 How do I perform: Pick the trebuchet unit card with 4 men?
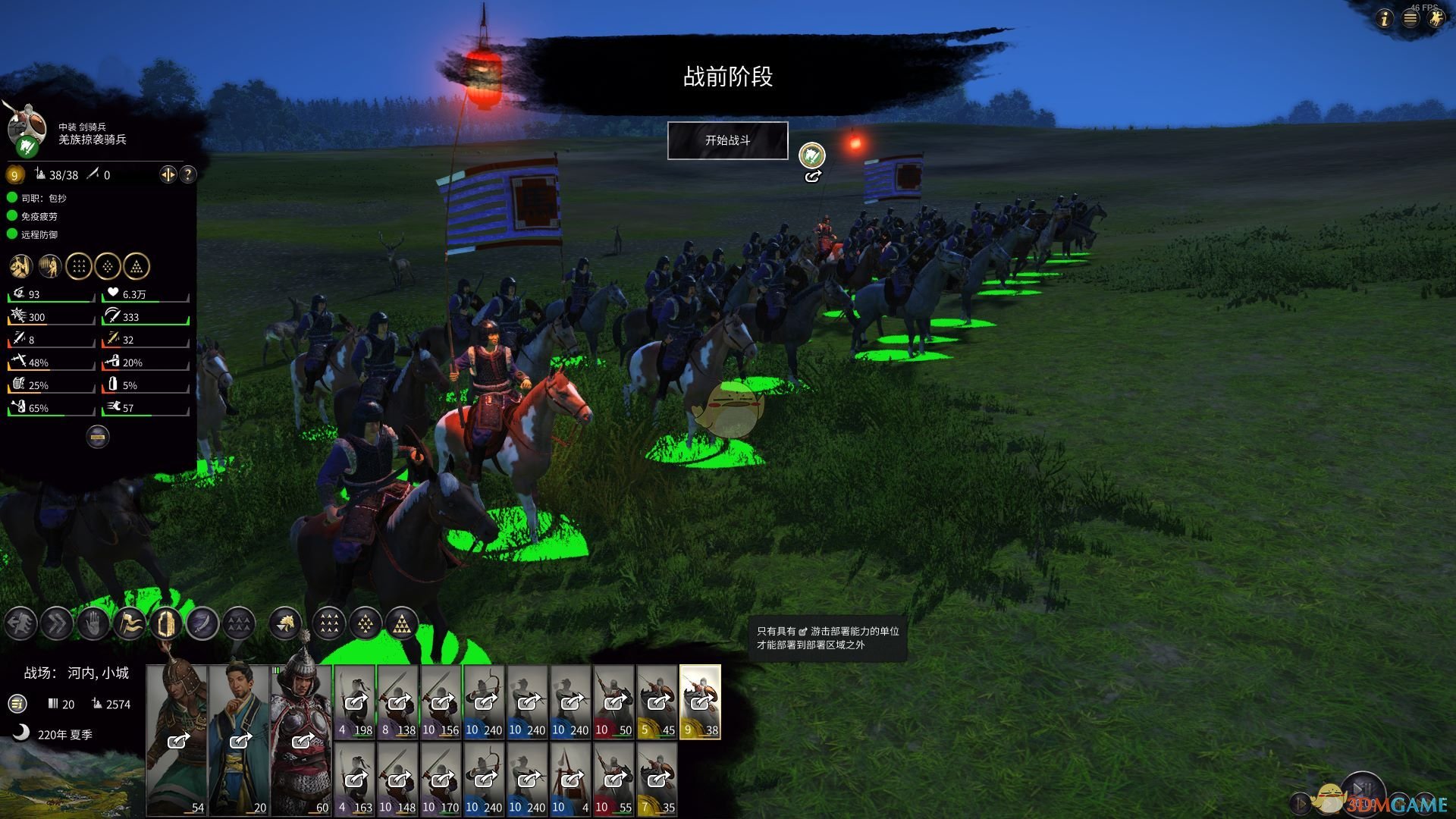(570, 779)
